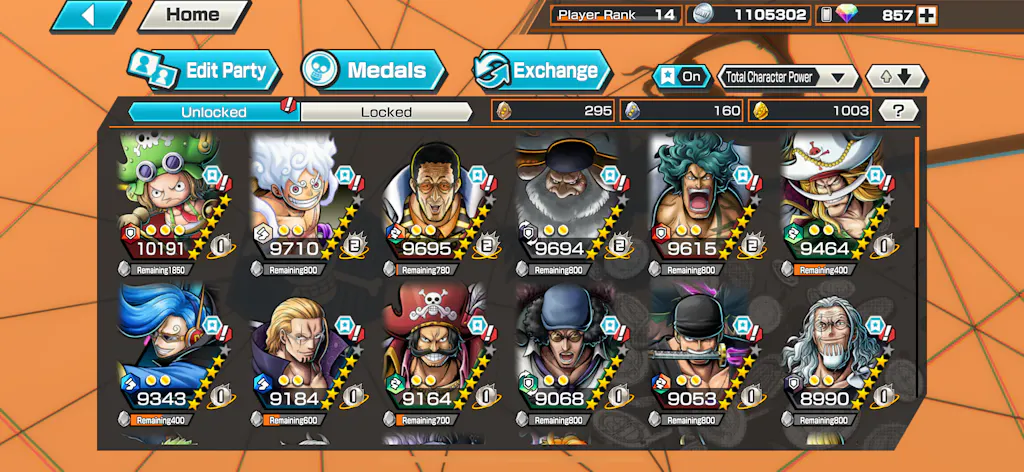The image size is (1024, 472).
Task: Switch to the Locked characters tab
Action: 386,112
